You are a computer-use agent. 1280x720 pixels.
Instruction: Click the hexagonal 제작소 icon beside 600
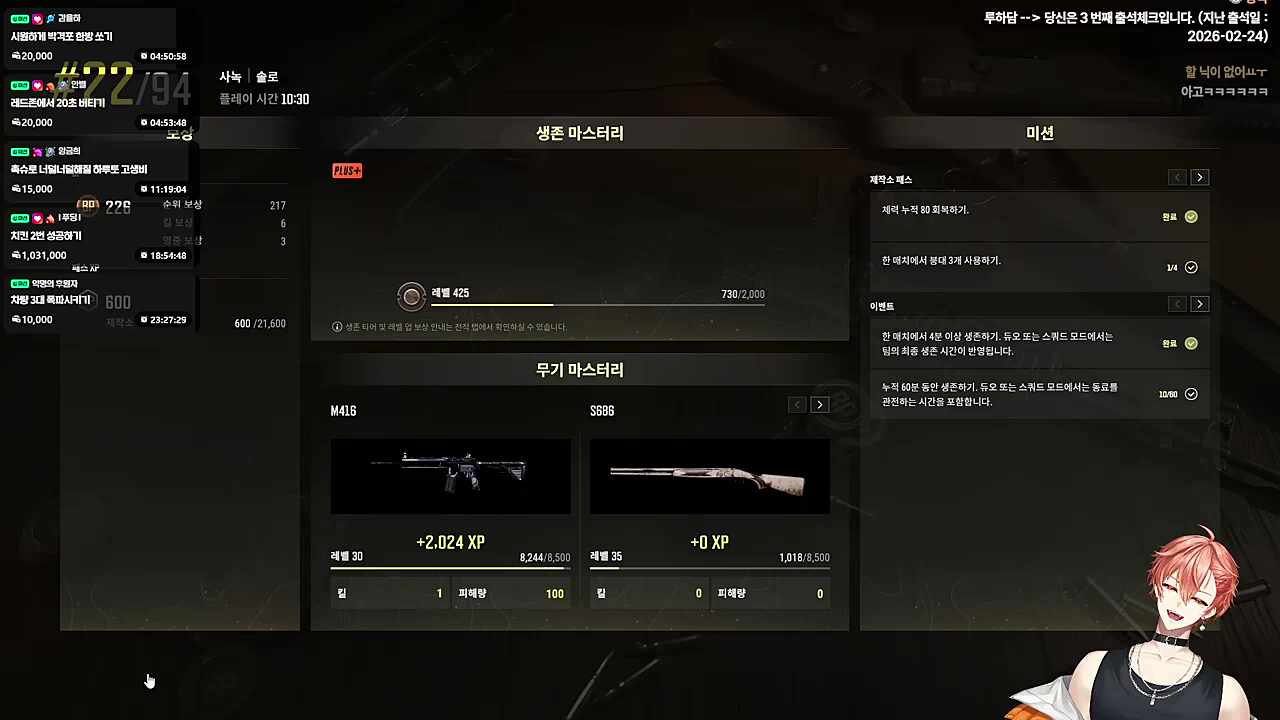click(x=88, y=302)
